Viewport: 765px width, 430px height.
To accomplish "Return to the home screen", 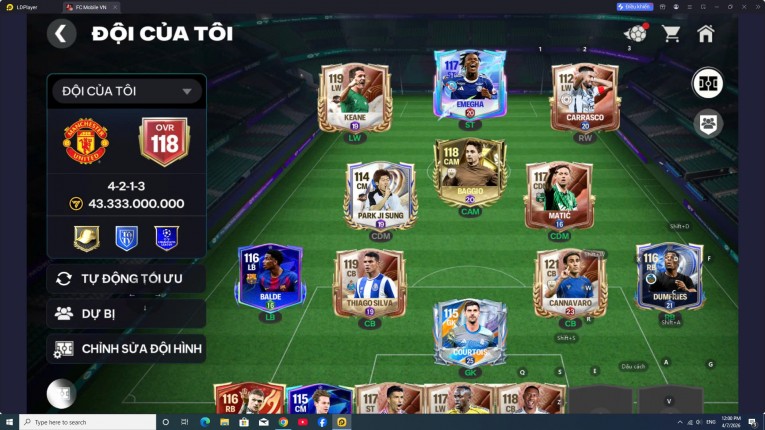I will click(x=706, y=34).
